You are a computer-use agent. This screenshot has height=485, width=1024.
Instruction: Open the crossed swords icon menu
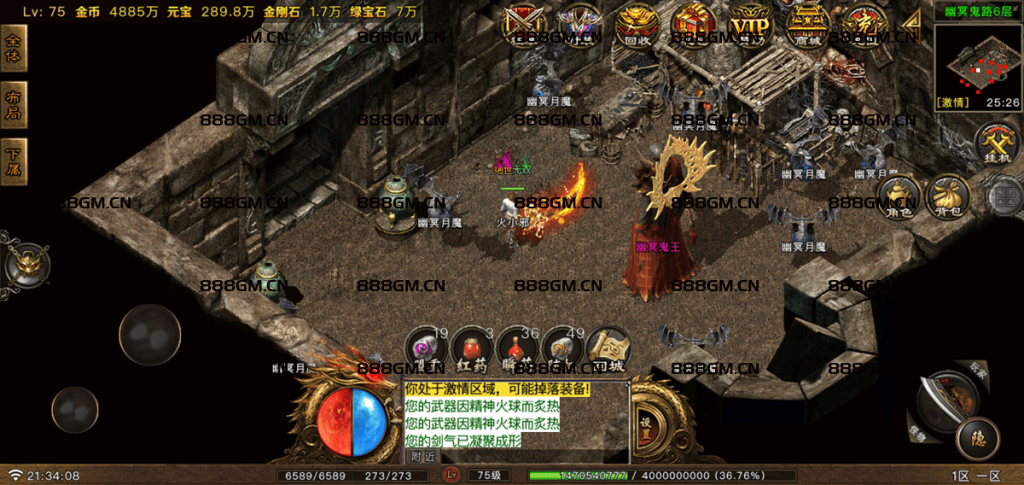click(x=520, y=24)
